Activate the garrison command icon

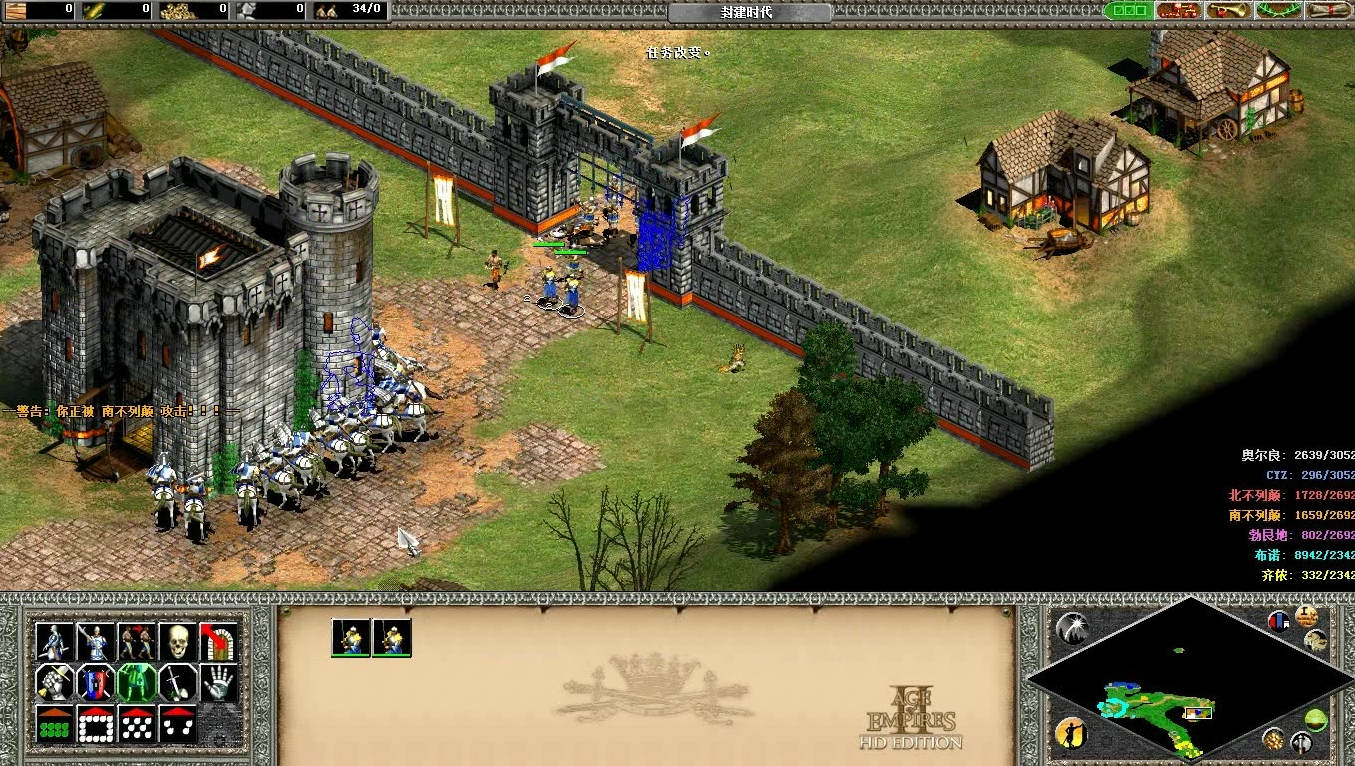coord(219,641)
